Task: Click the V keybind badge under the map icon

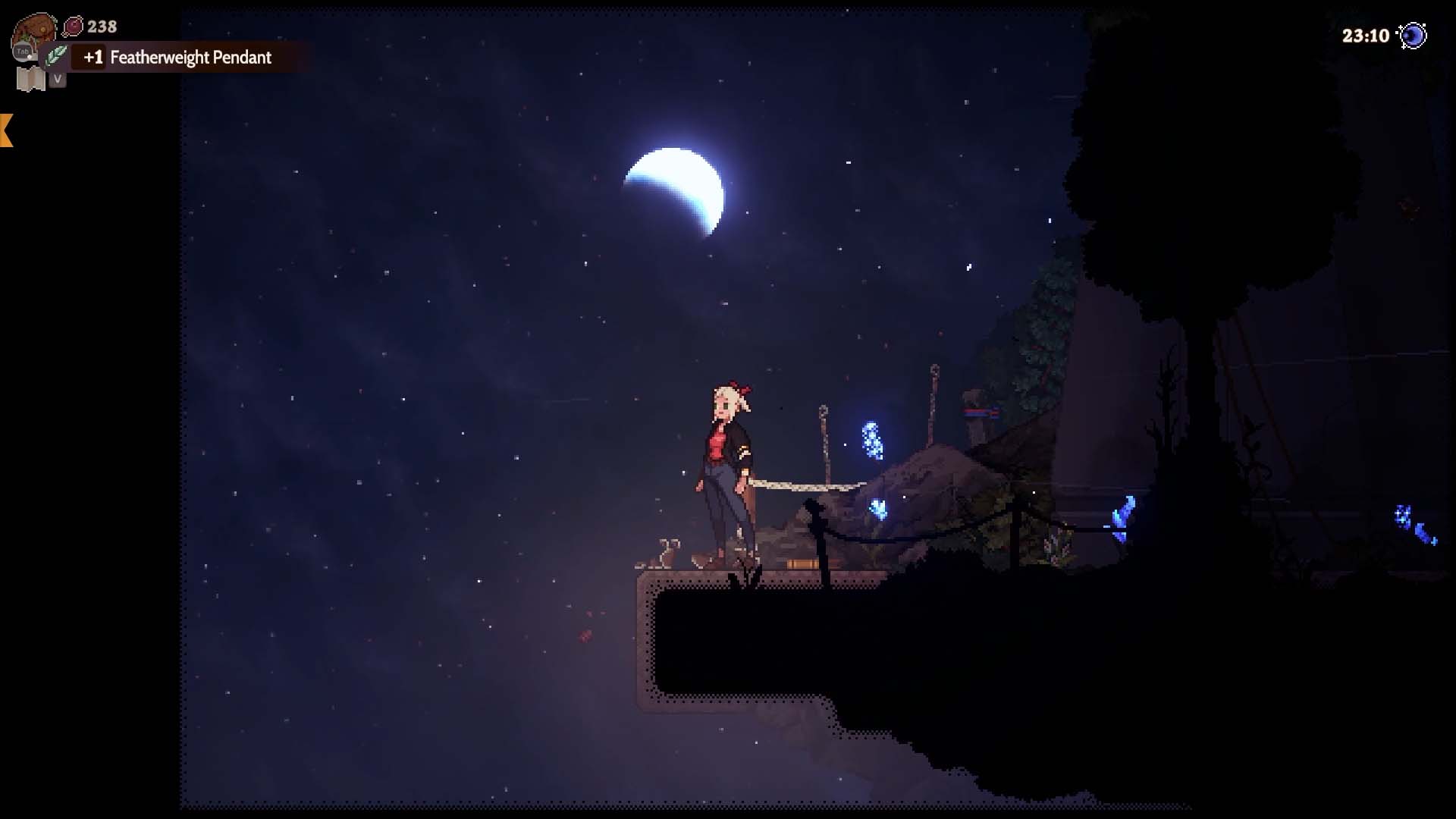Action: (x=58, y=78)
